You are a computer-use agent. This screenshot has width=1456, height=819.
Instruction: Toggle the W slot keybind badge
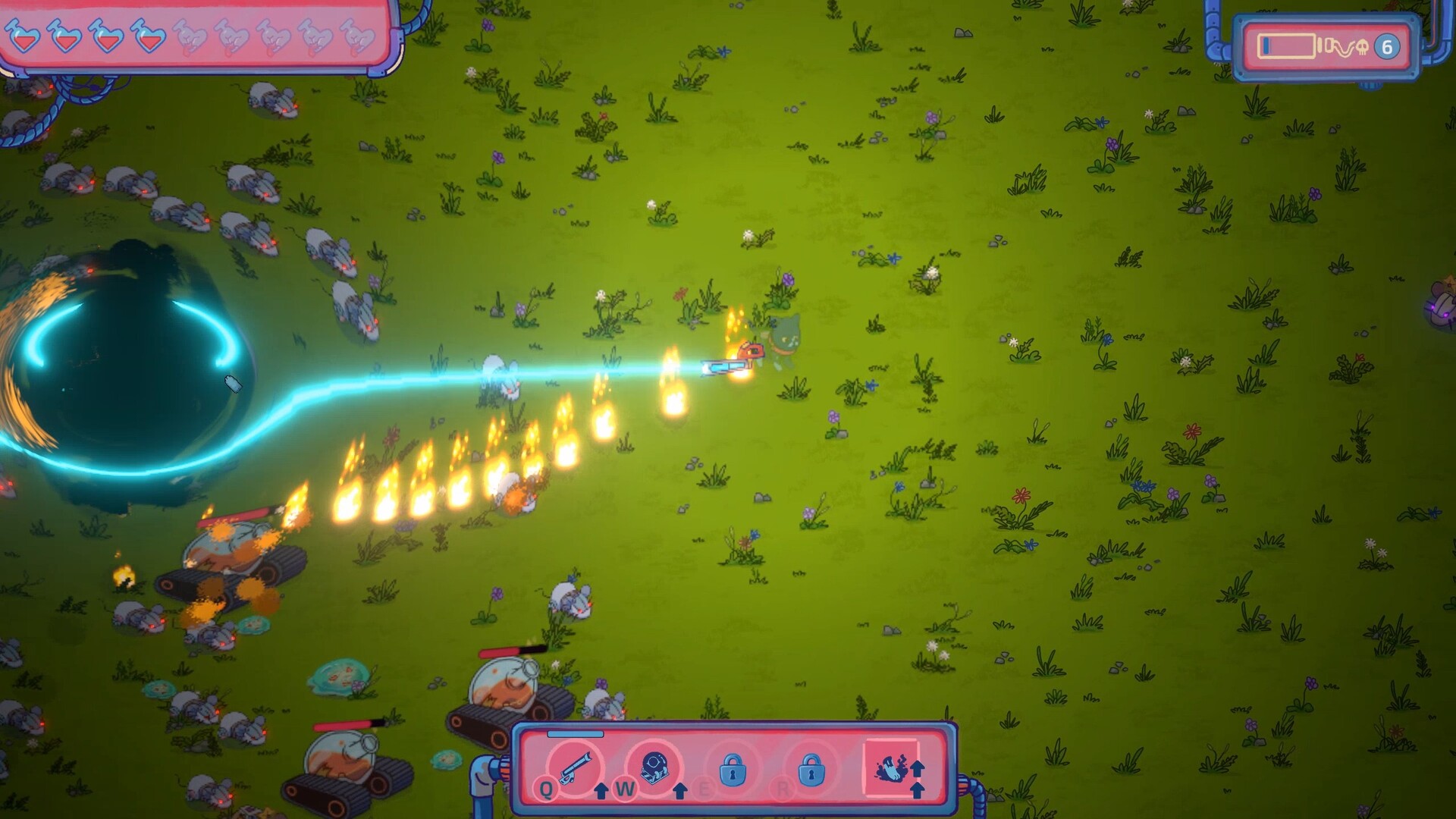tap(625, 789)
